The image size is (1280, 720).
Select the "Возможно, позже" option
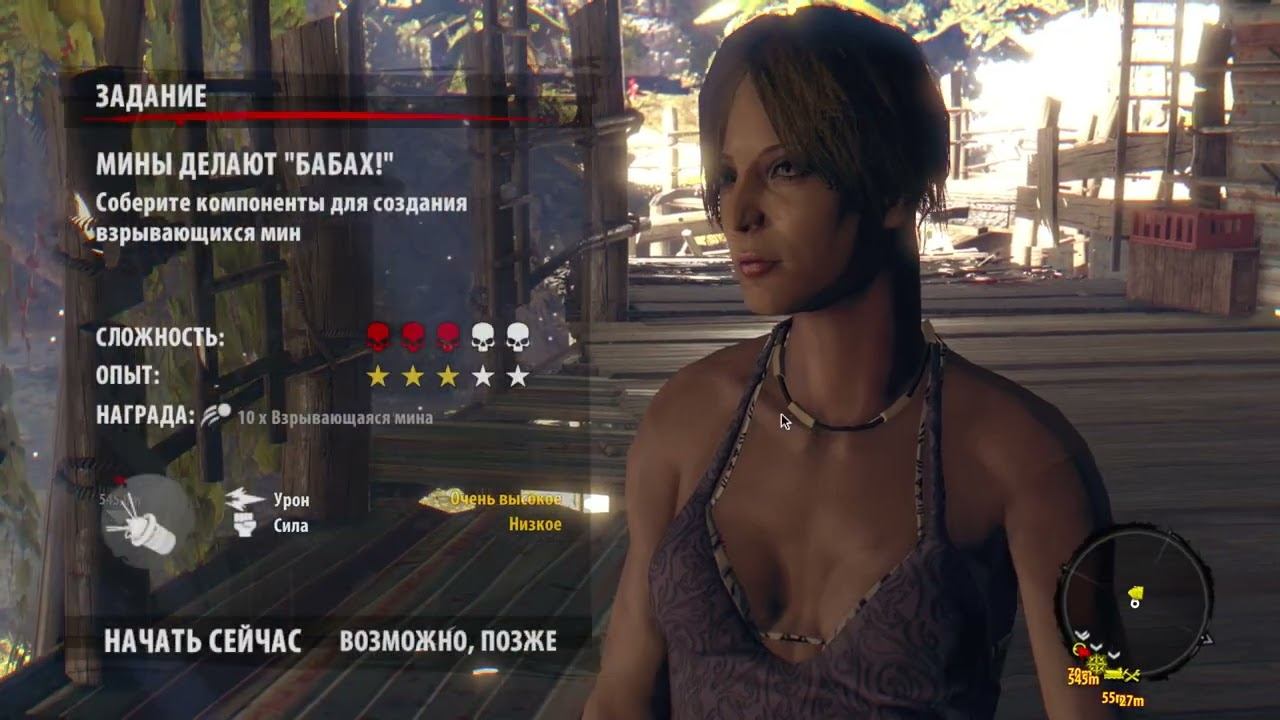[448, 641]
